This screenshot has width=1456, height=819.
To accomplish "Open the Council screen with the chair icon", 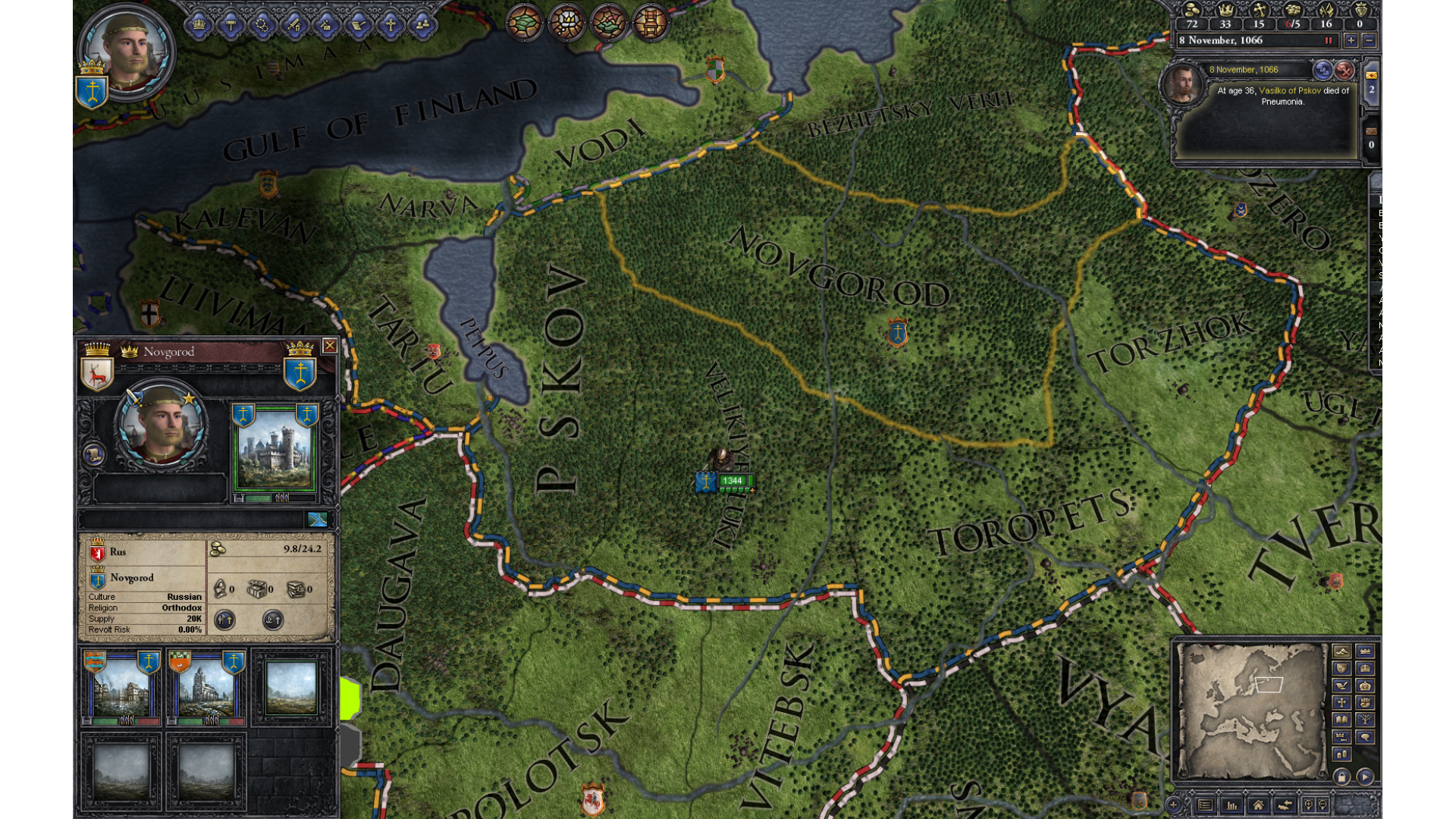I will [x=231, y=25].
